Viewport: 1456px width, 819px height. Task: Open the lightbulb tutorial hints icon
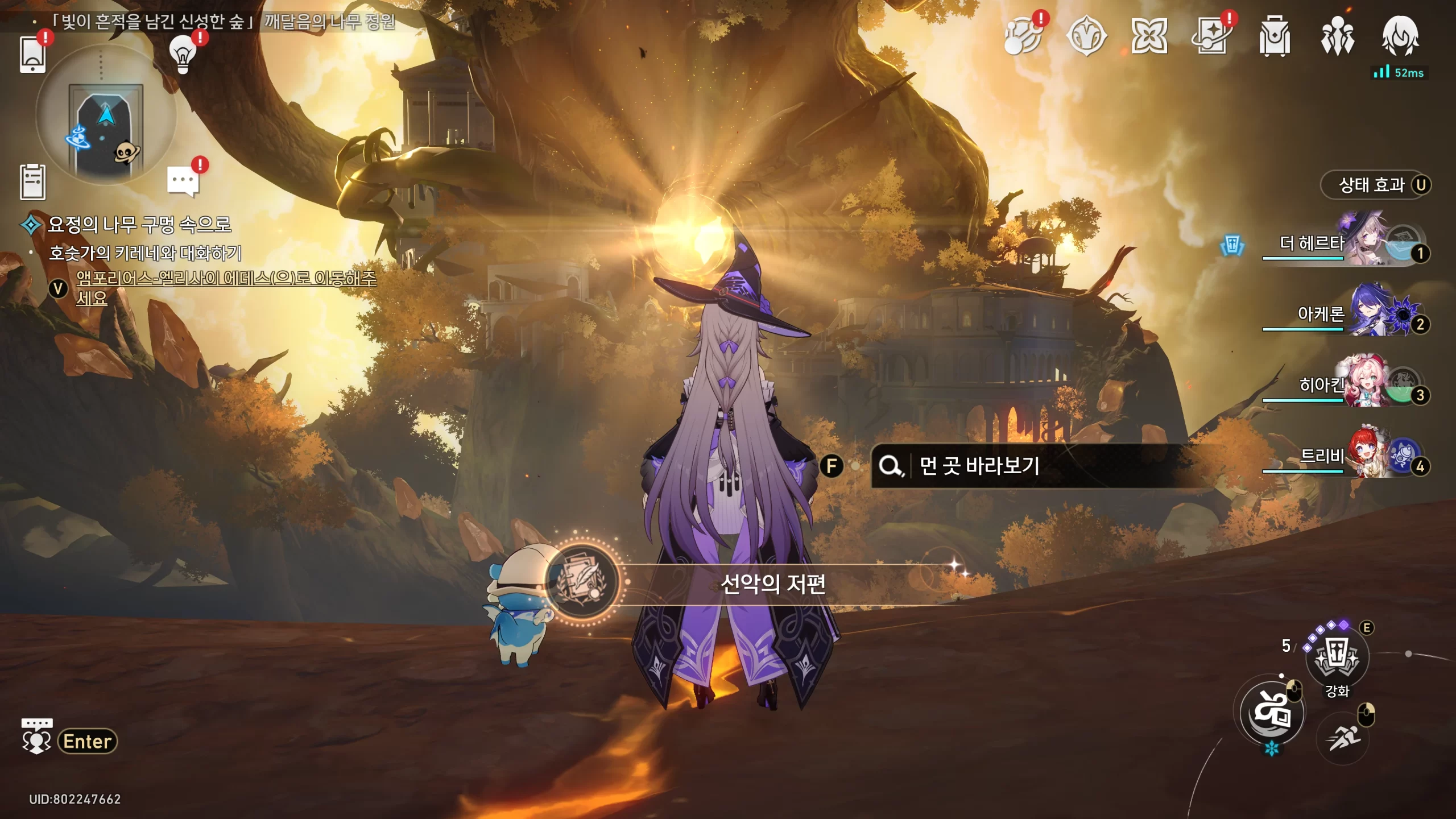pos(183,53)
